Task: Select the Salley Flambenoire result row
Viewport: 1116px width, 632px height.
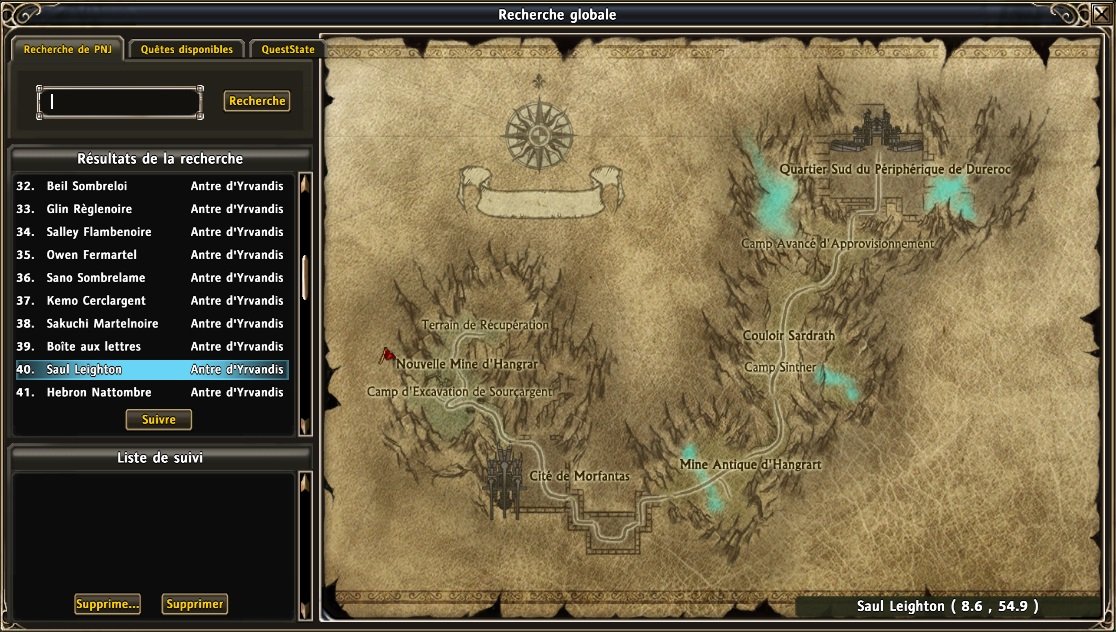Action: (150, 232)
